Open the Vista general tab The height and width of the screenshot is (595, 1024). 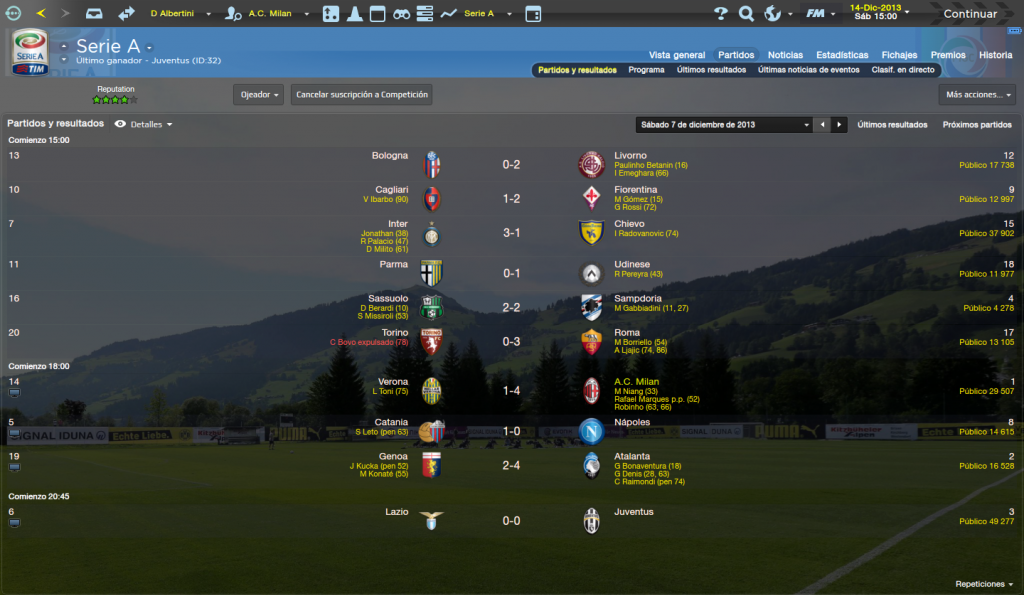677,55
